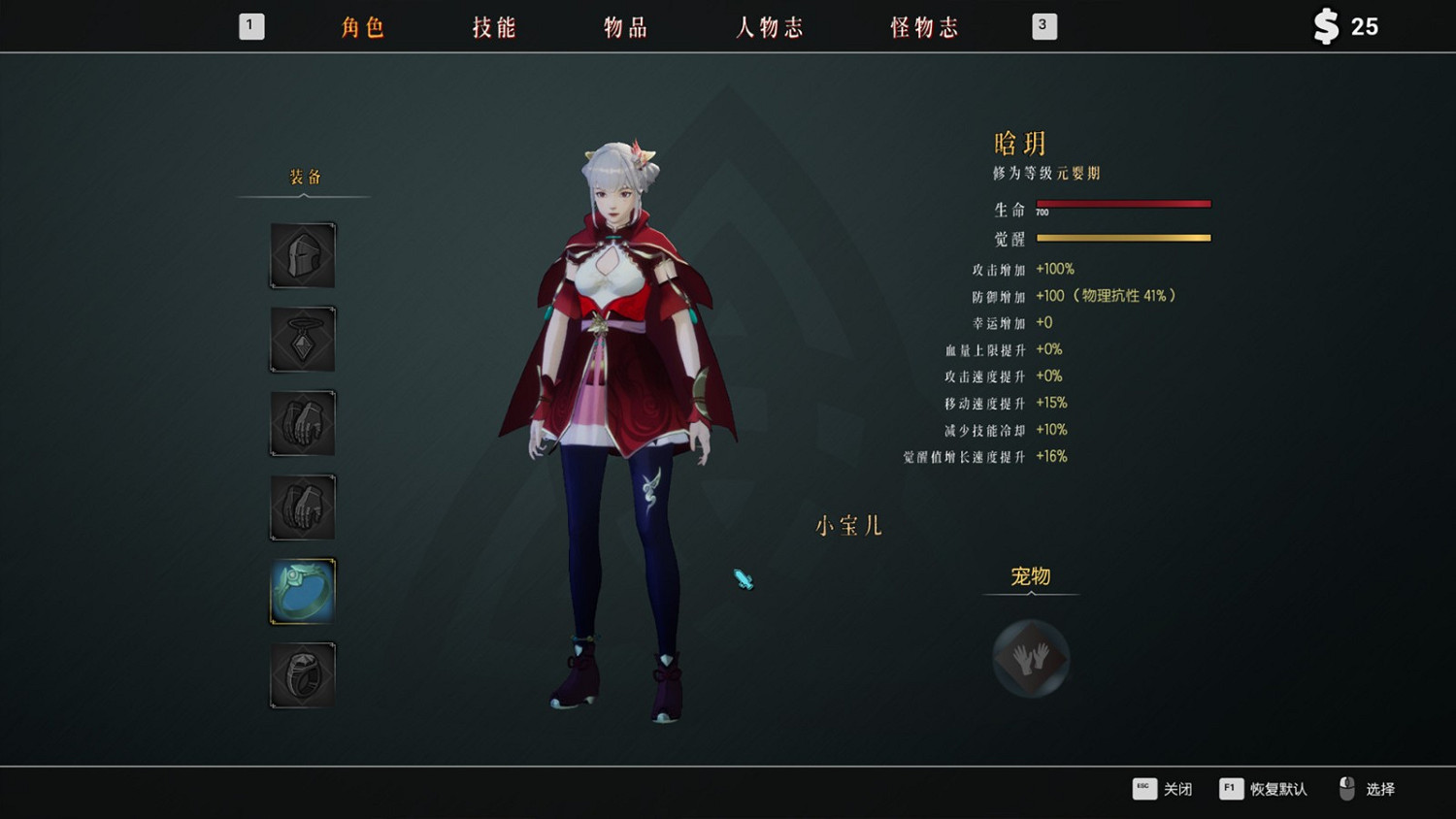Open the 怪物志 tab
The image size is (1456, 819).
point(922,28)
